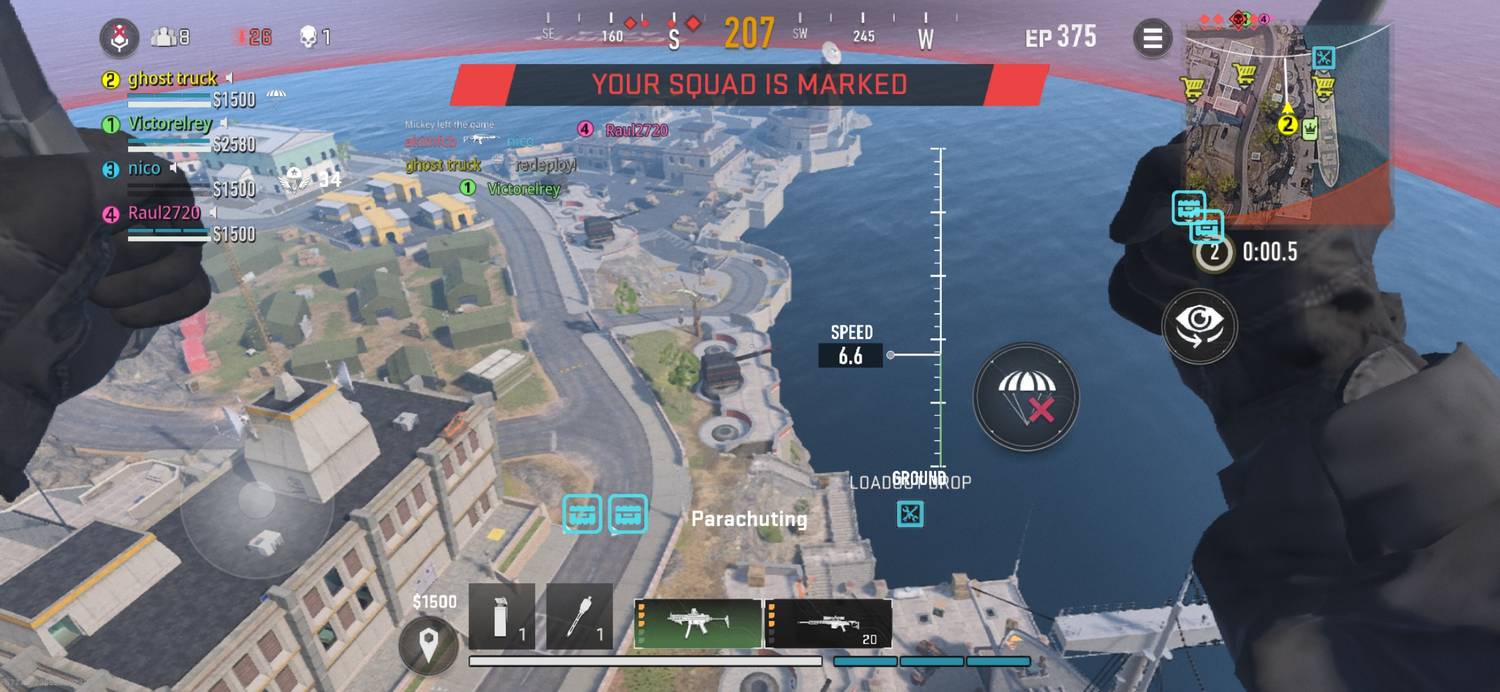1500x692 pixels.
Task: Select the submachine gun weapon slot
Action: tap(697, 624)
